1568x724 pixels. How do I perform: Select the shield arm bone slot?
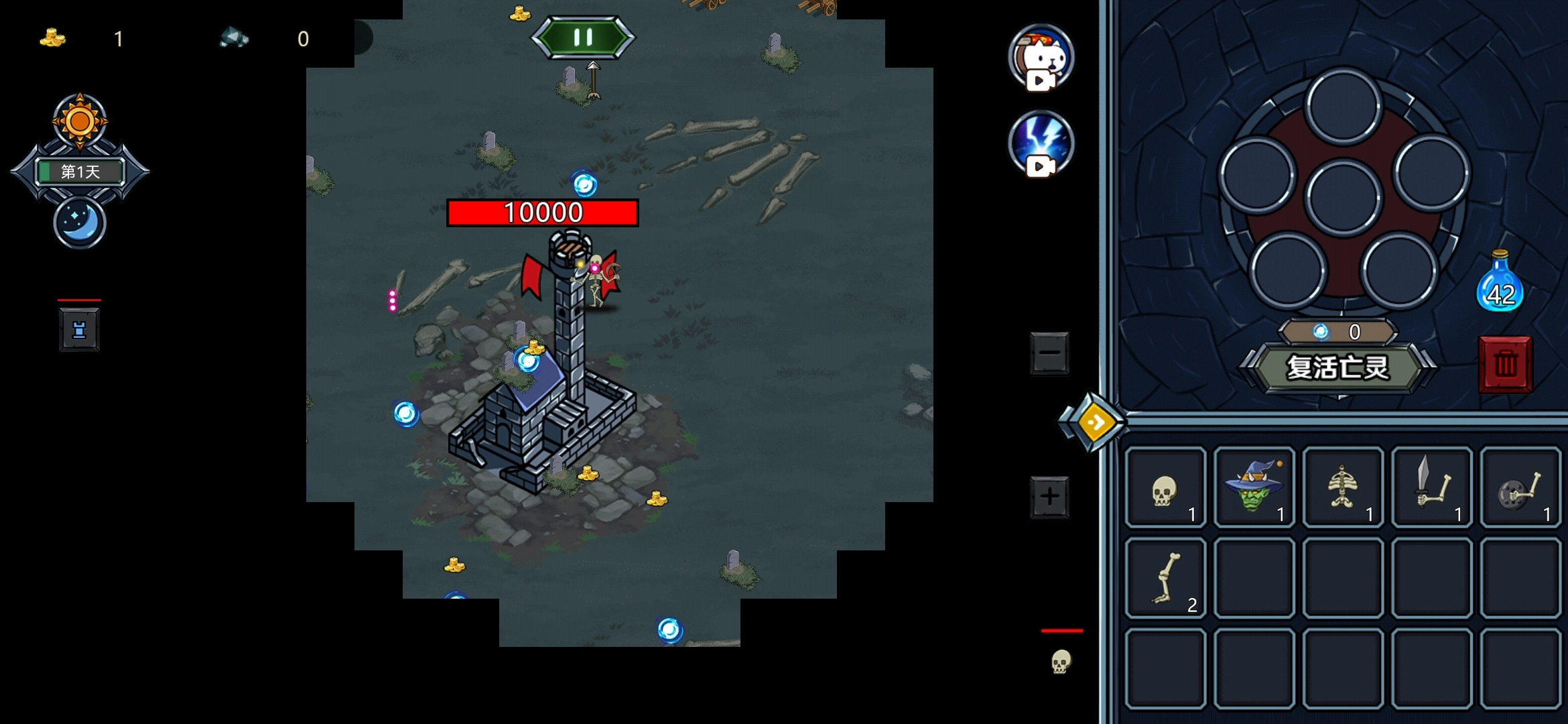pyautogui.click(x=1520, y=488)
